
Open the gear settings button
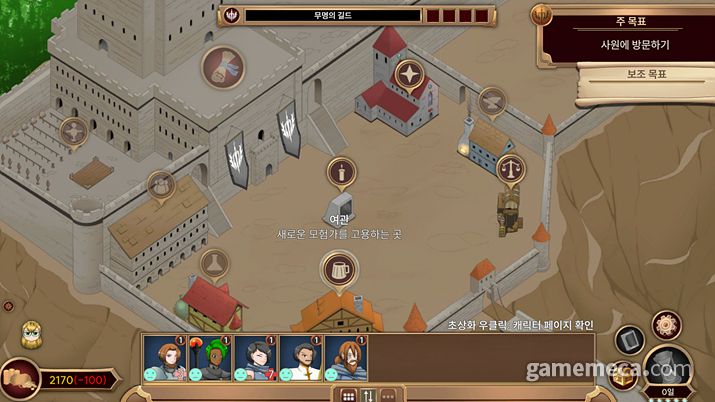coord(666,325)
